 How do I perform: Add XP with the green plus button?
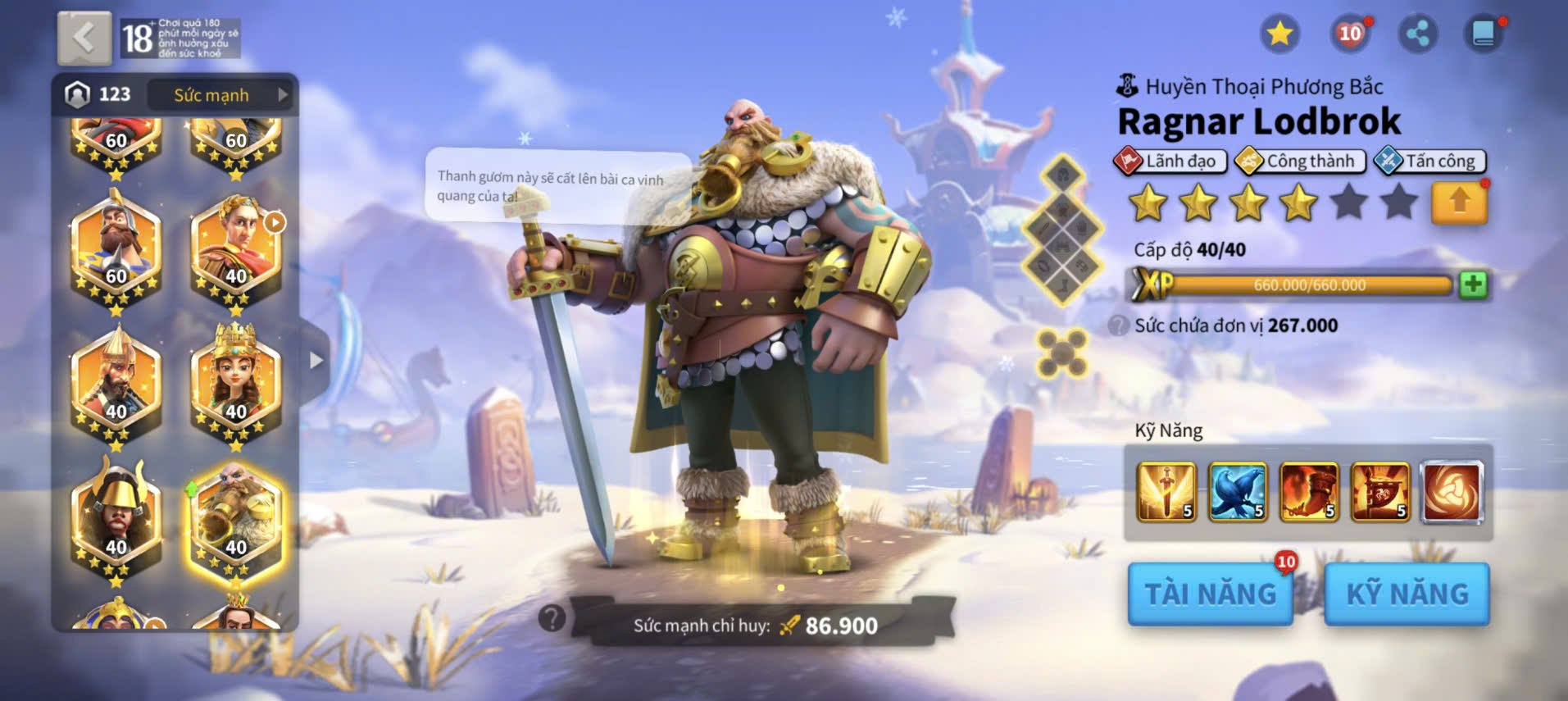pyautogui.click(x=1473, y=284)
